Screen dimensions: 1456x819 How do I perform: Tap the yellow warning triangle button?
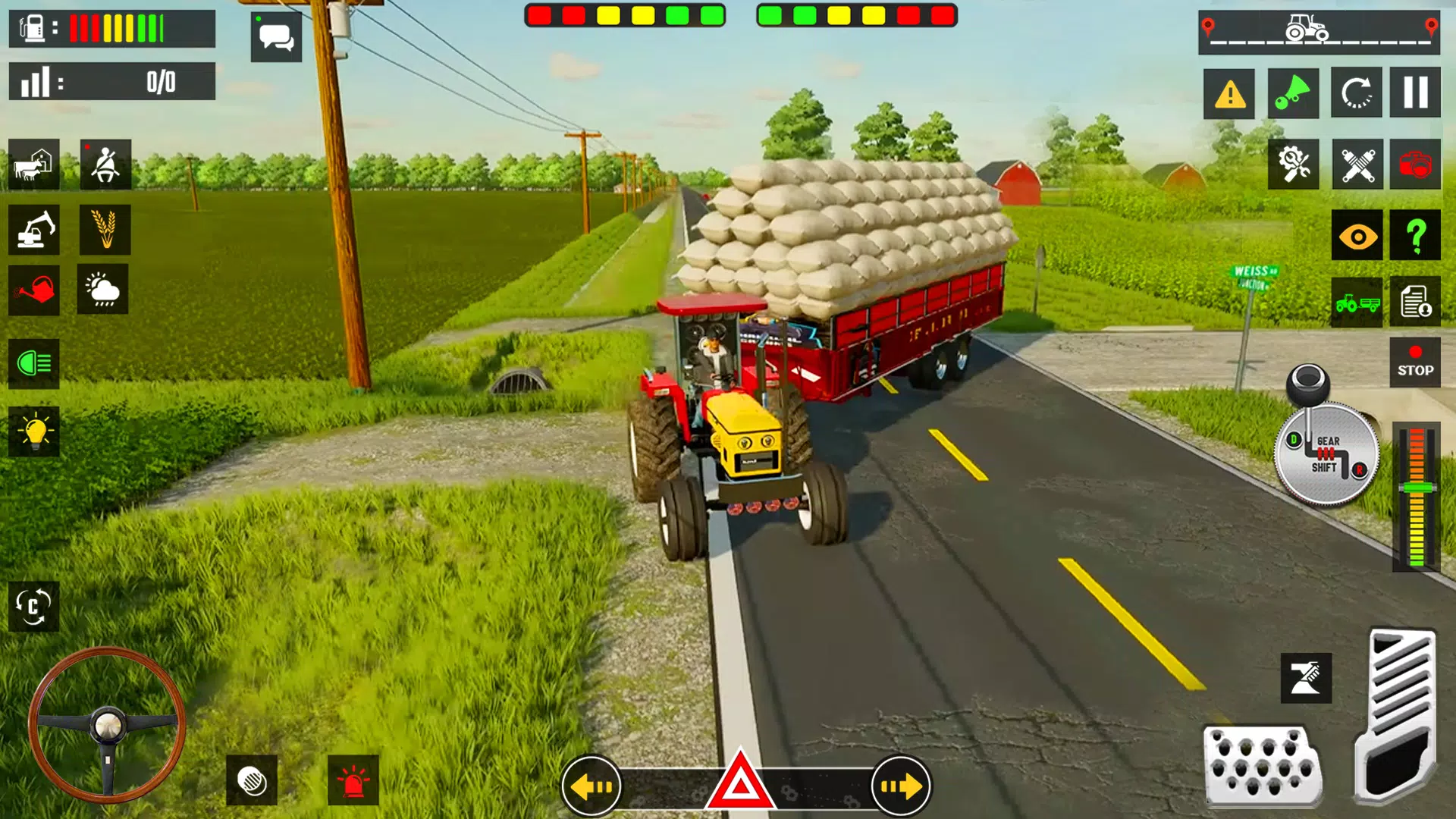pyautogui.click(x=1229, y=94)
